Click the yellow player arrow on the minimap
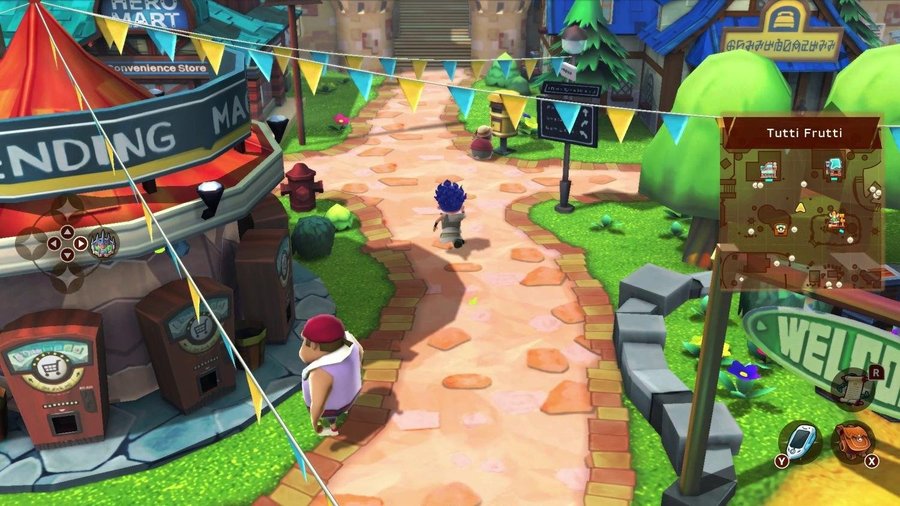Screen dimensions: 900x506 click(800, 207)
